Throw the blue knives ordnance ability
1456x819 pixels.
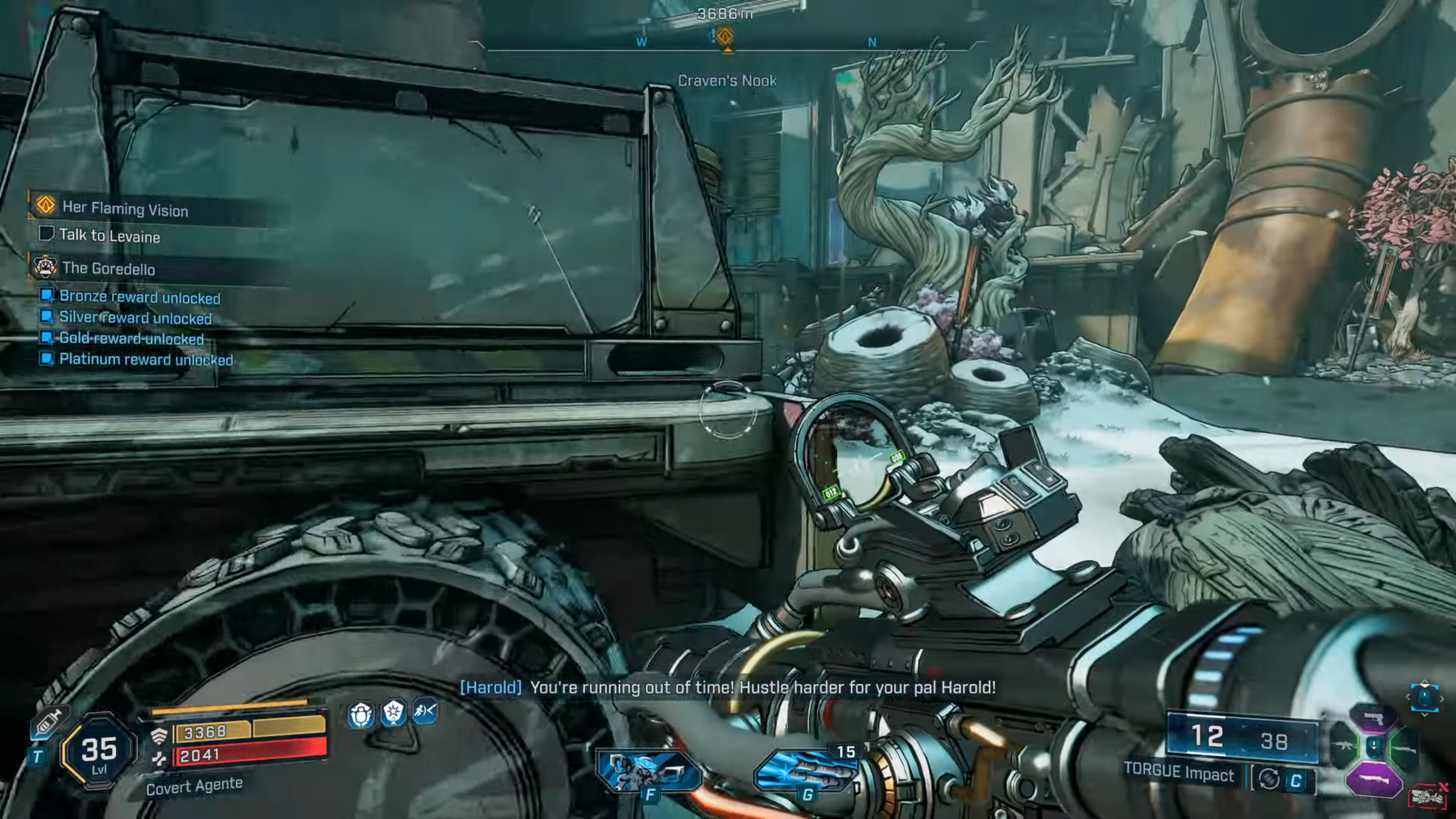click(x=806, y=769)
